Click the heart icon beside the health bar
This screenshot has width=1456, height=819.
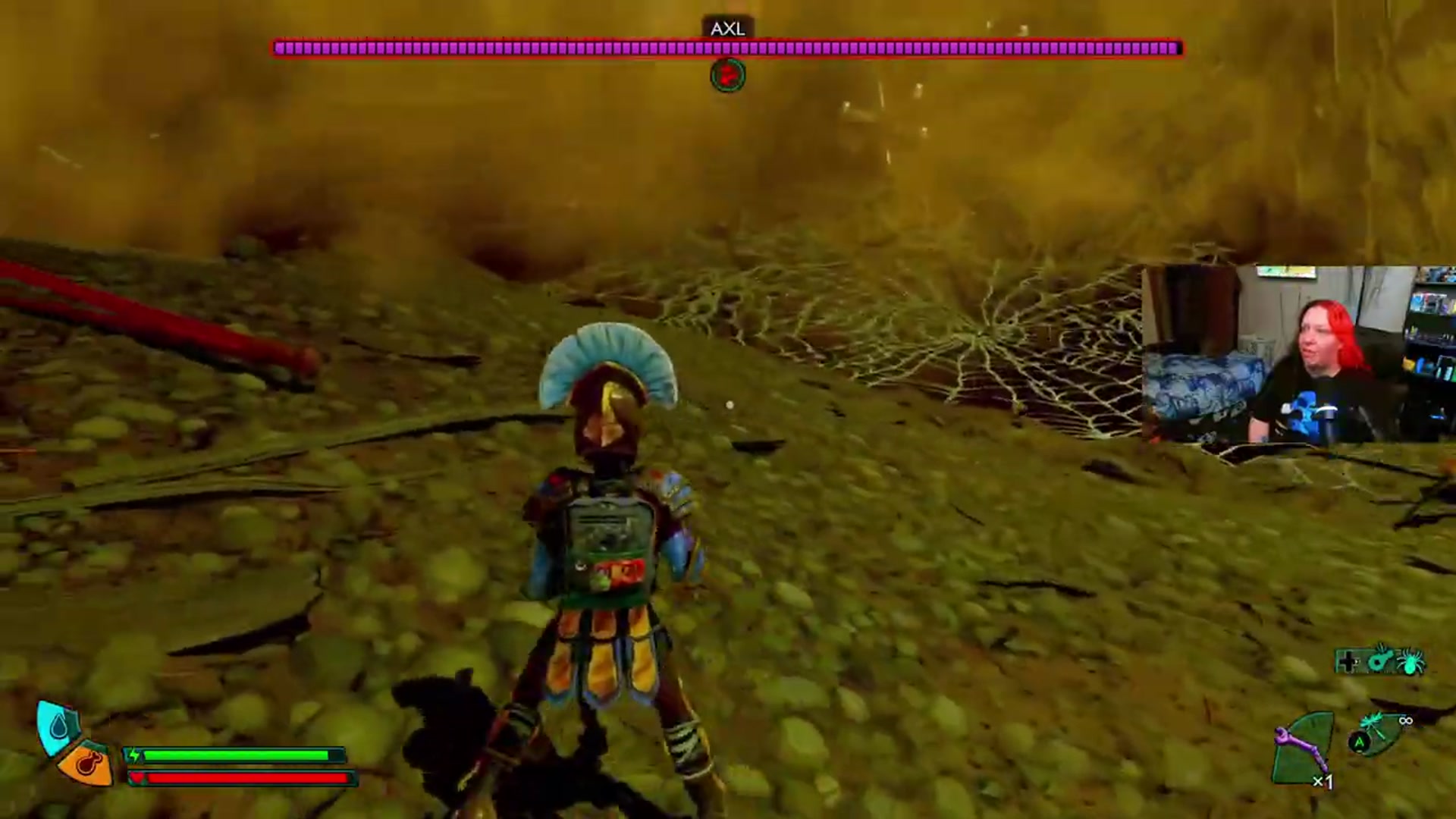[139, 777]
